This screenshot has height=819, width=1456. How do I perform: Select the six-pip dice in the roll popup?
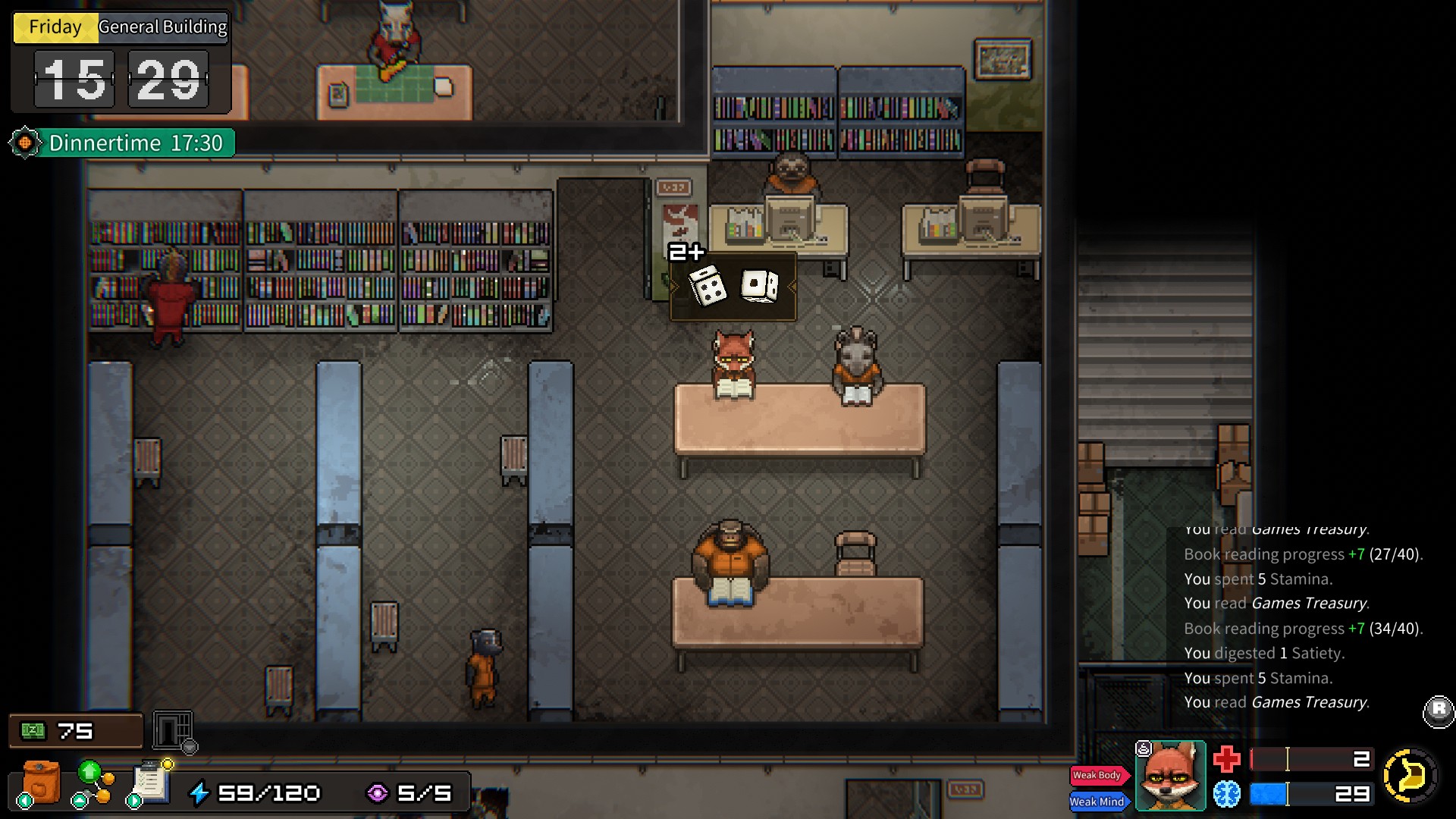[707, 287]
